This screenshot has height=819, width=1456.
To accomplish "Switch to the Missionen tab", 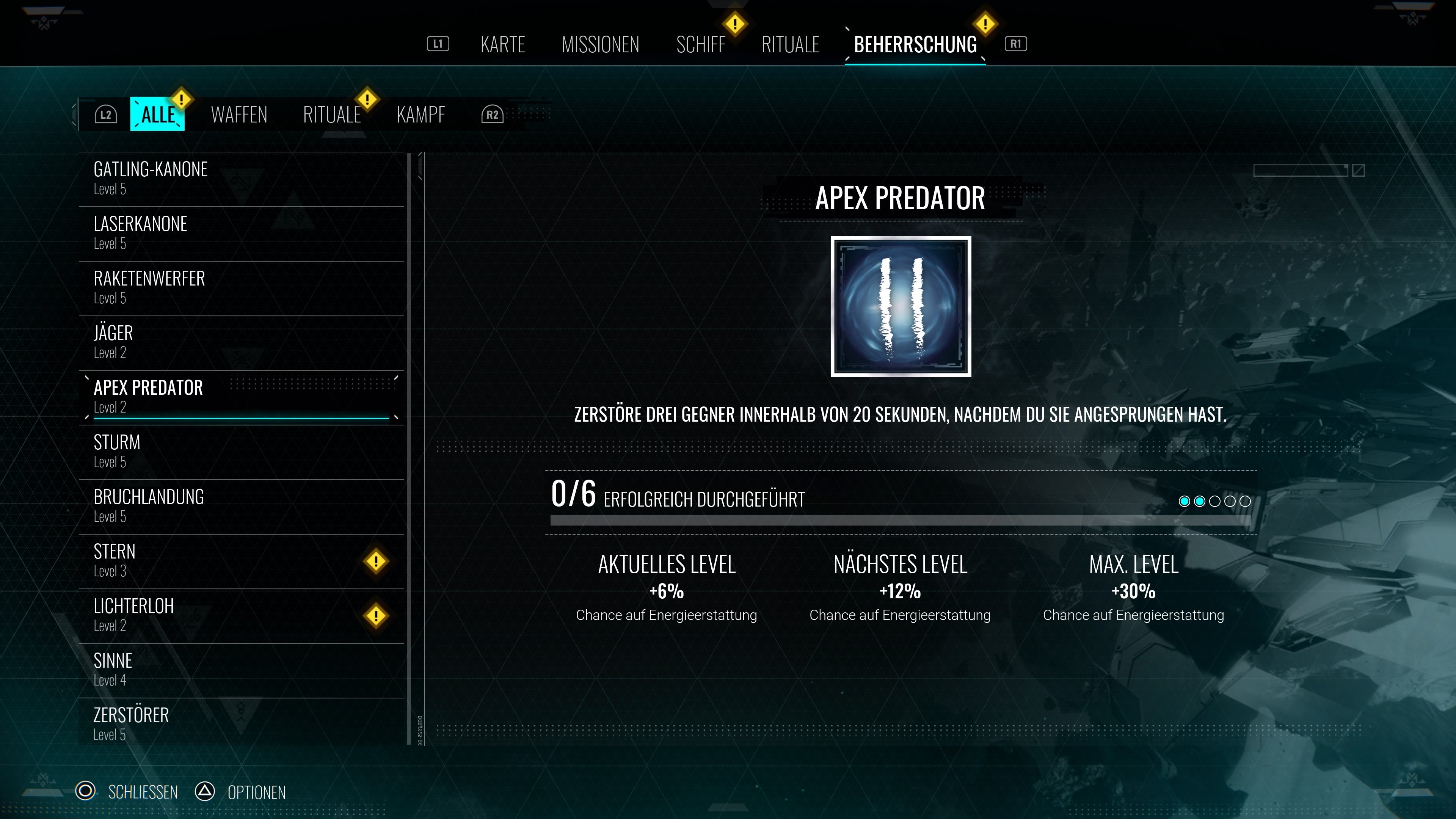I will [600, 44].
